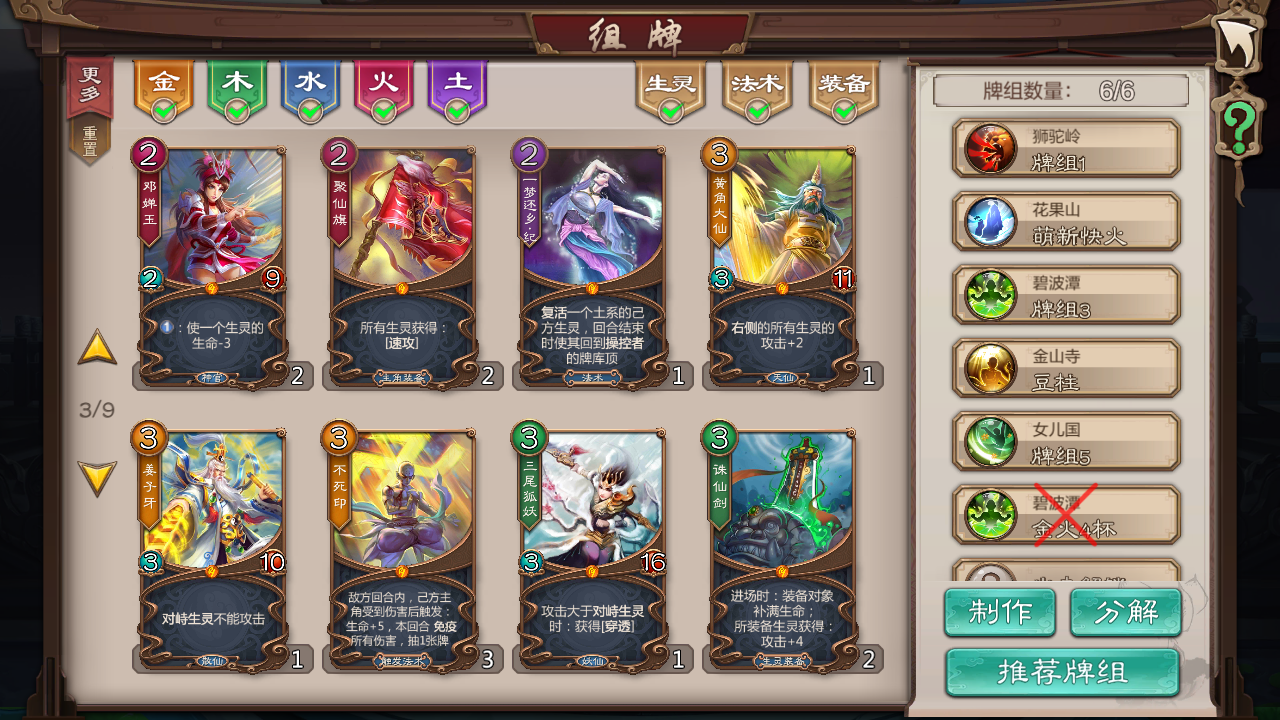Select the 土 (earth) element filter banner

click(457, 82)
